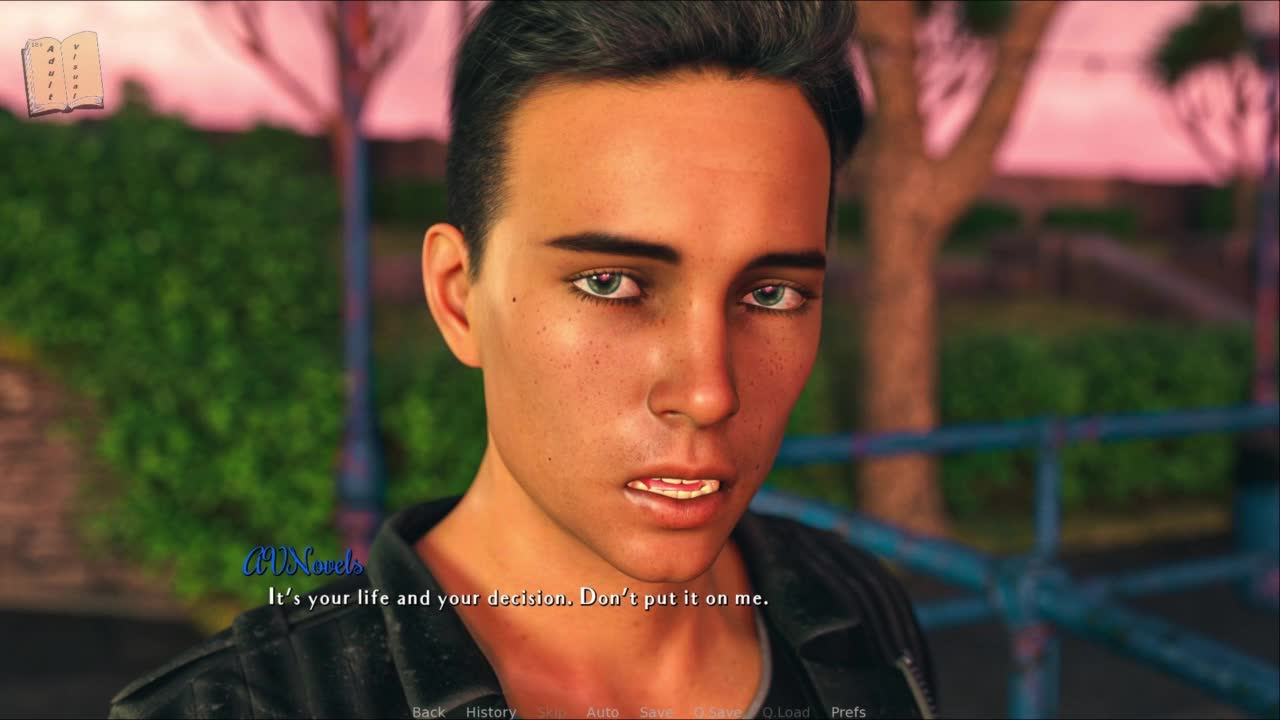The image size is (1280, 720).
Task: Skip ahead through the dialogue
Action: [x=551, y=712]
